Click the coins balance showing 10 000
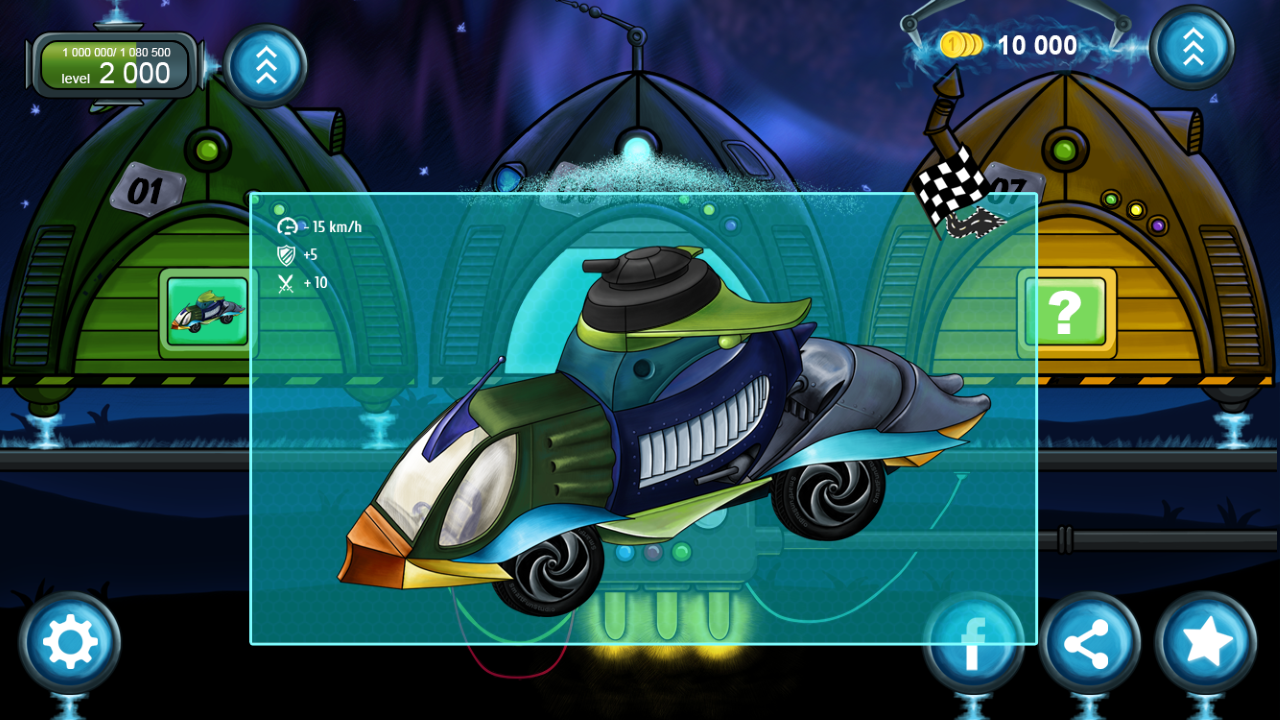The height and width of the screenshot is (720, 1280). [x=1036, y=45]
